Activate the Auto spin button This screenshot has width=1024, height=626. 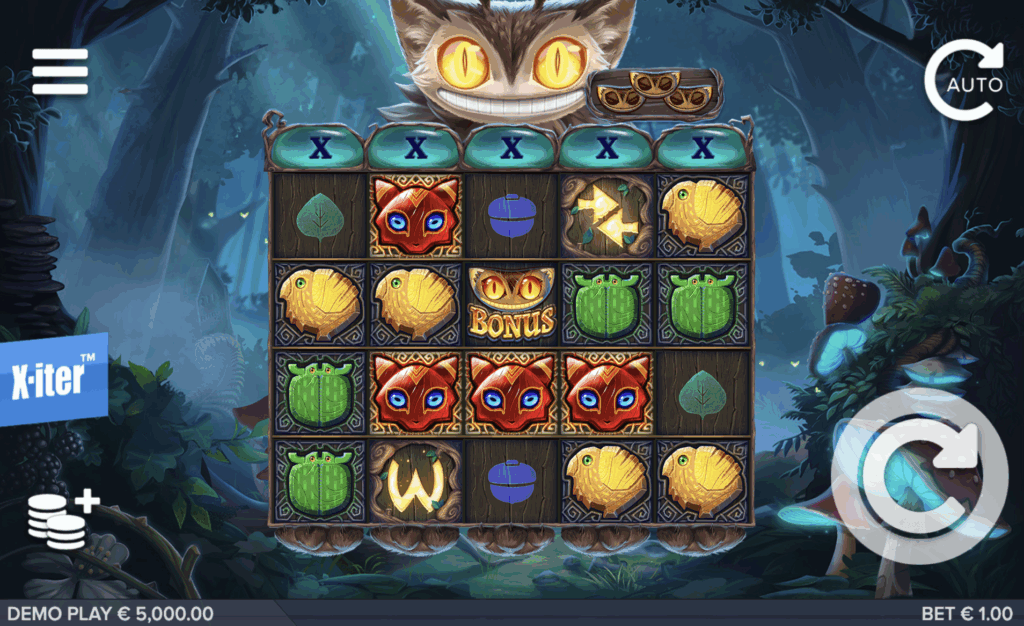point(965,80)
